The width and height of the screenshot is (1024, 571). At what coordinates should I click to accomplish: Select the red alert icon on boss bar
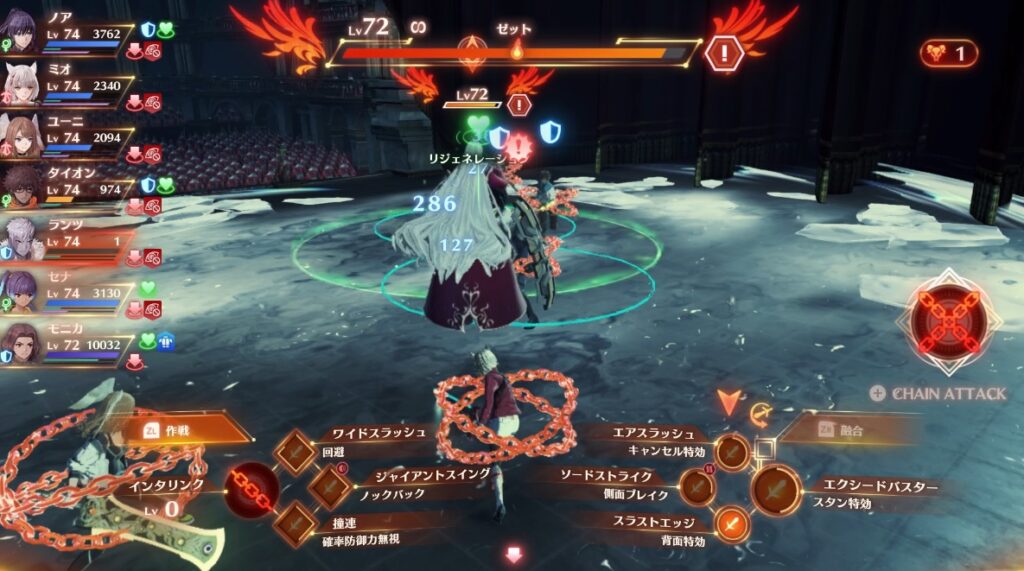tap(722, 52)
